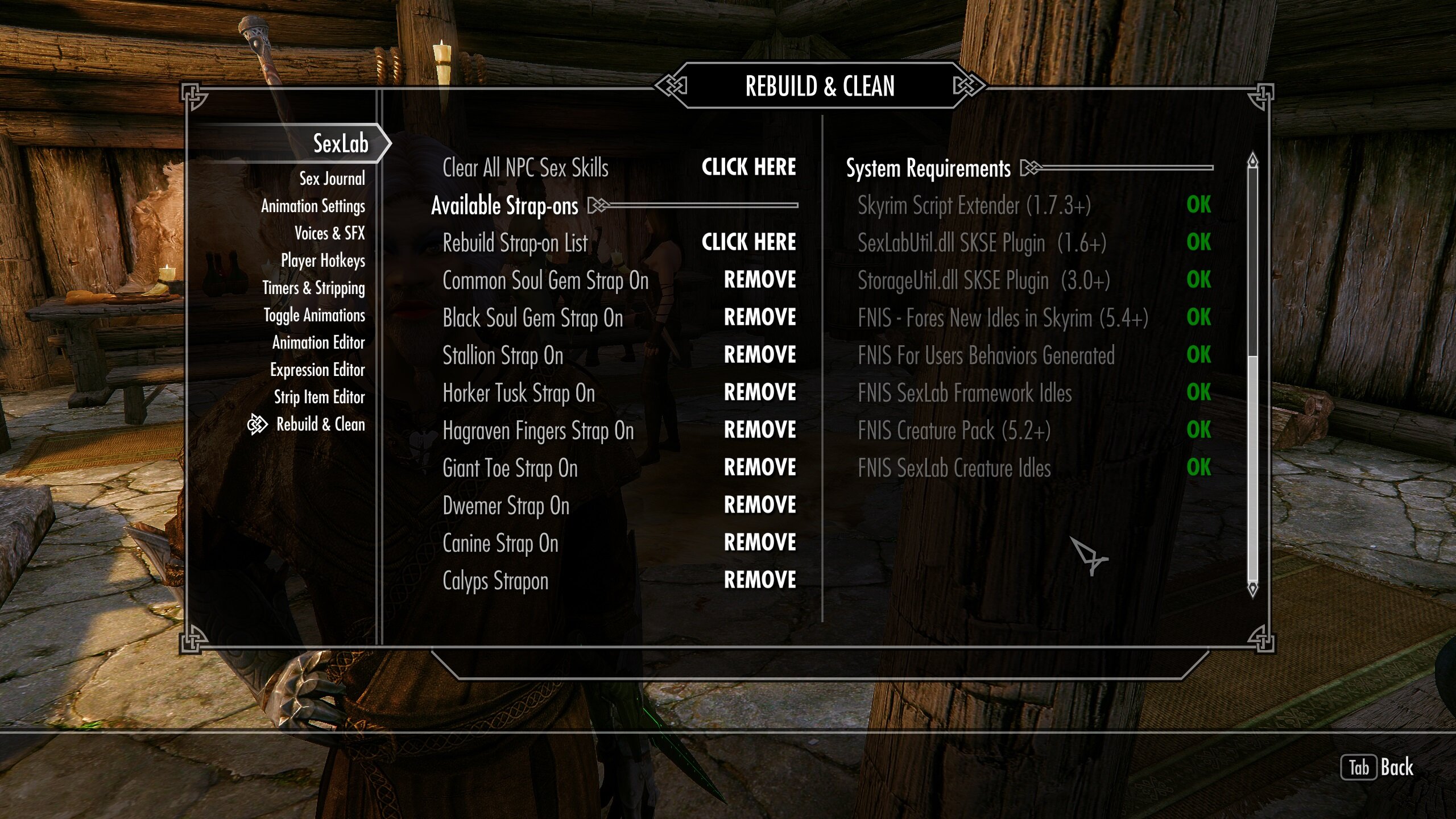The height and width of the screenshot is (819, 1456).
Task: Clear all NPC skills via CLICK HERE
Action: coord(748,167)
